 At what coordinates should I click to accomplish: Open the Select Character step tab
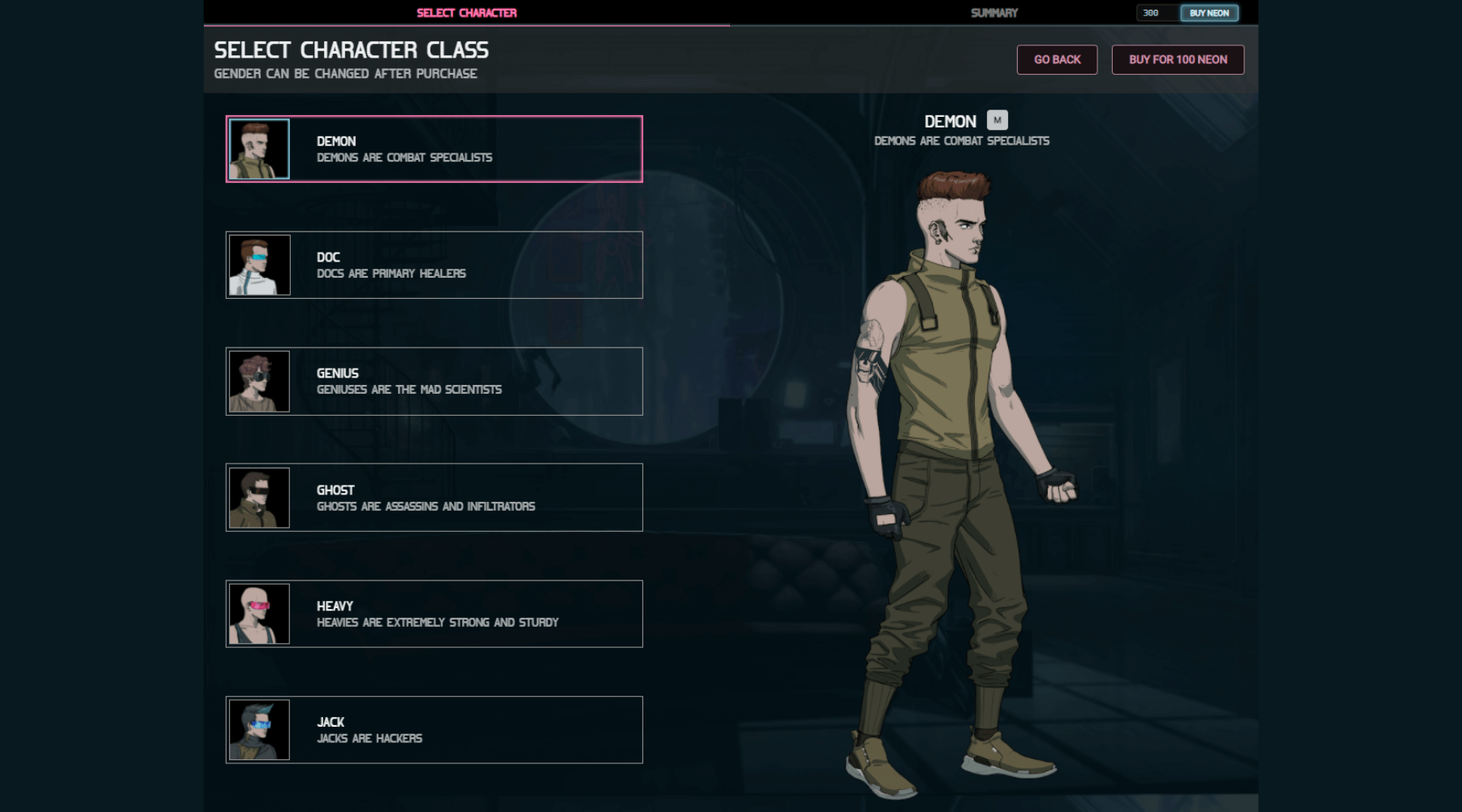click(466, 13)
